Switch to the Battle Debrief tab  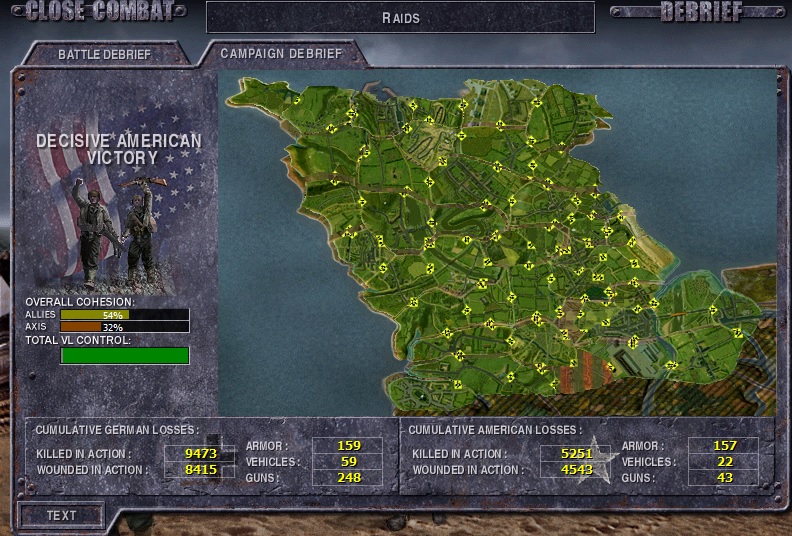coord(104,54)
